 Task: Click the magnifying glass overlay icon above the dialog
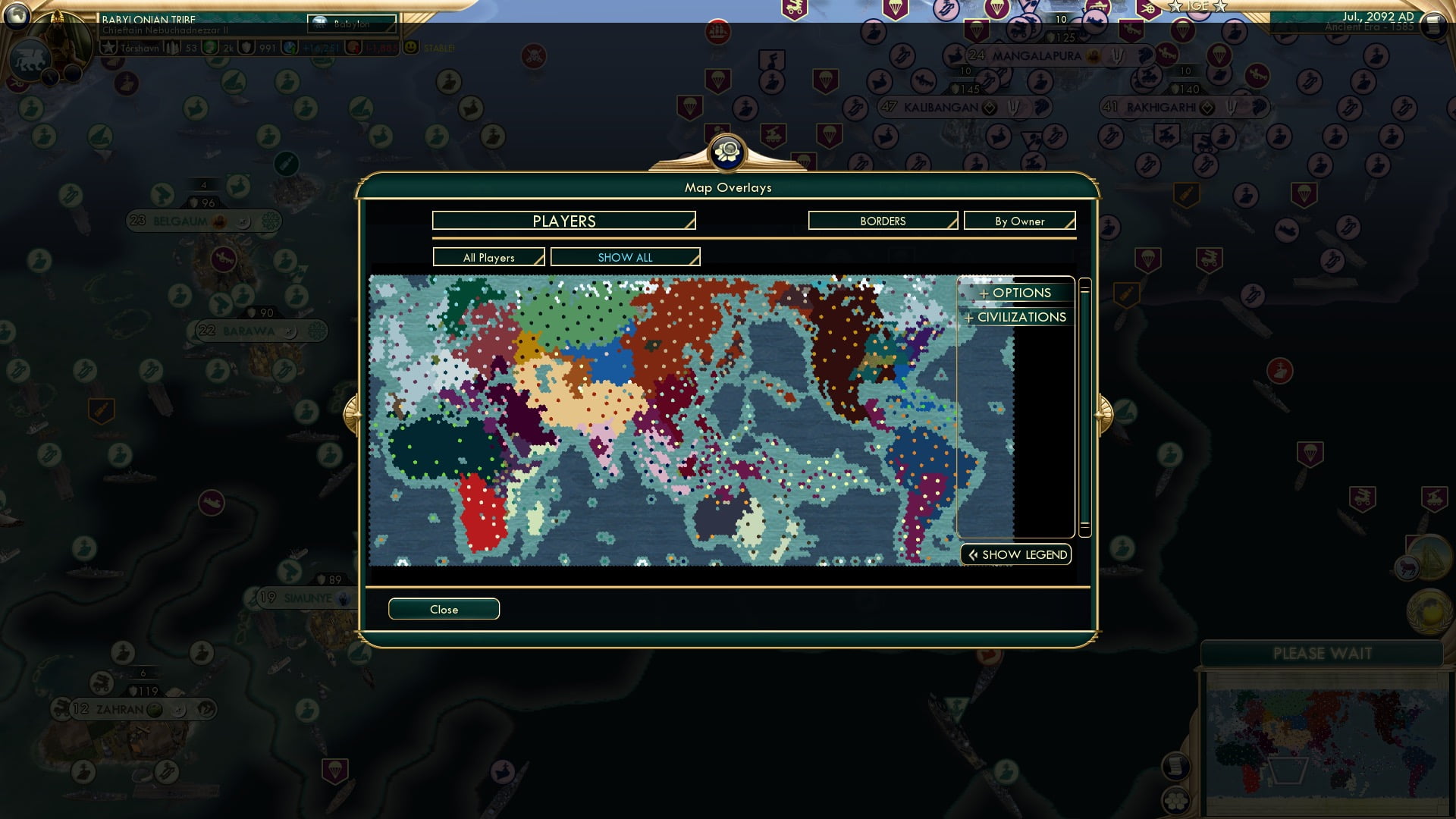click(727, 152)
